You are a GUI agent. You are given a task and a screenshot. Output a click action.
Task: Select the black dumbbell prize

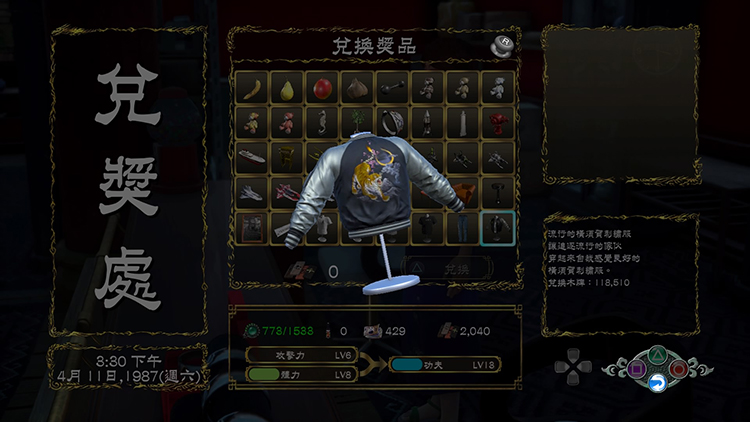[392, 88]
